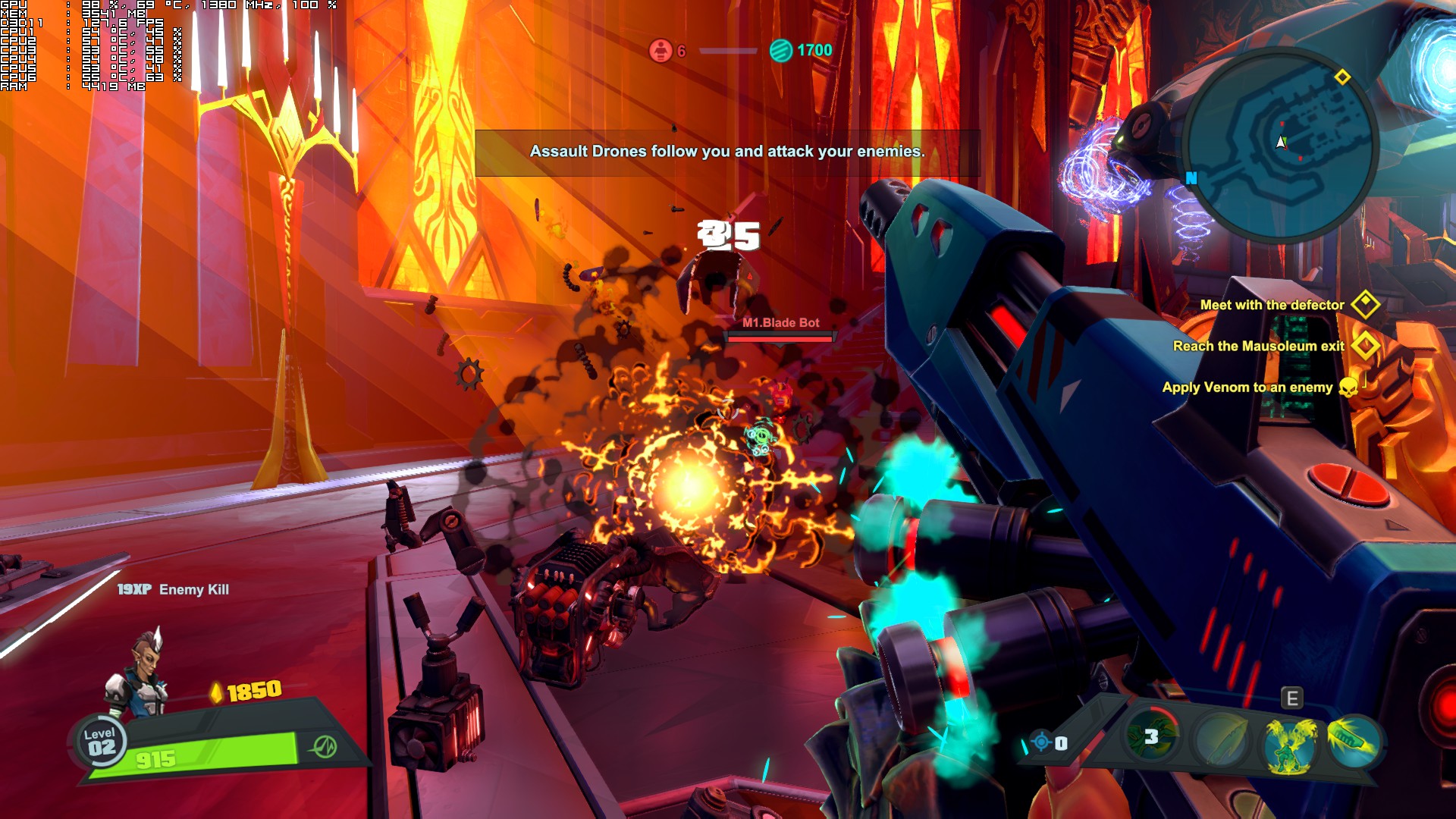Image resolution: width=1456 pixels, height=819 pixels.
Task: Click the green heartbeat icon on the health bar
Action: pos(325,747)
